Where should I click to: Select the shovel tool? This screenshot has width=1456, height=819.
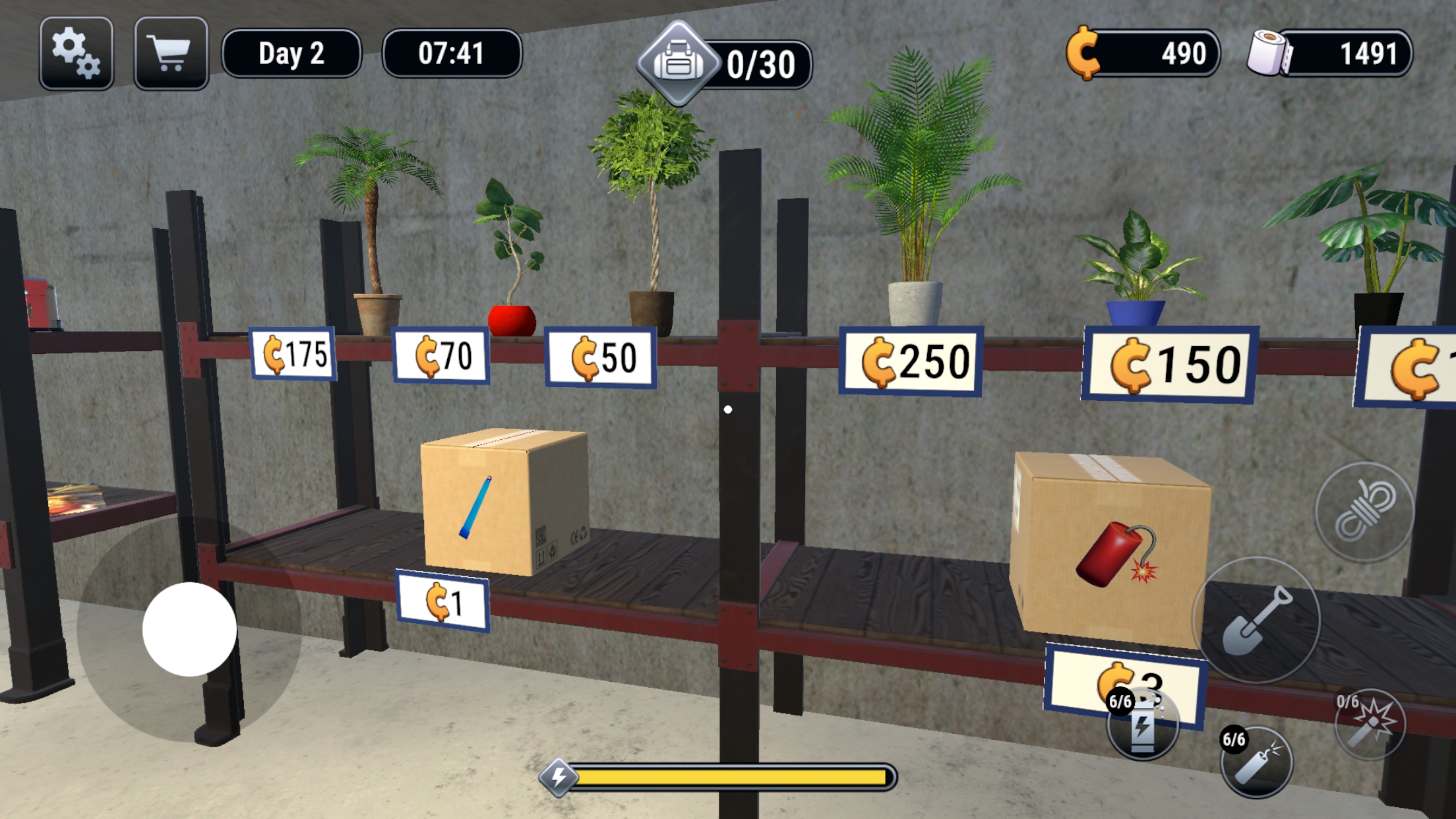(x=1256, y=619)
